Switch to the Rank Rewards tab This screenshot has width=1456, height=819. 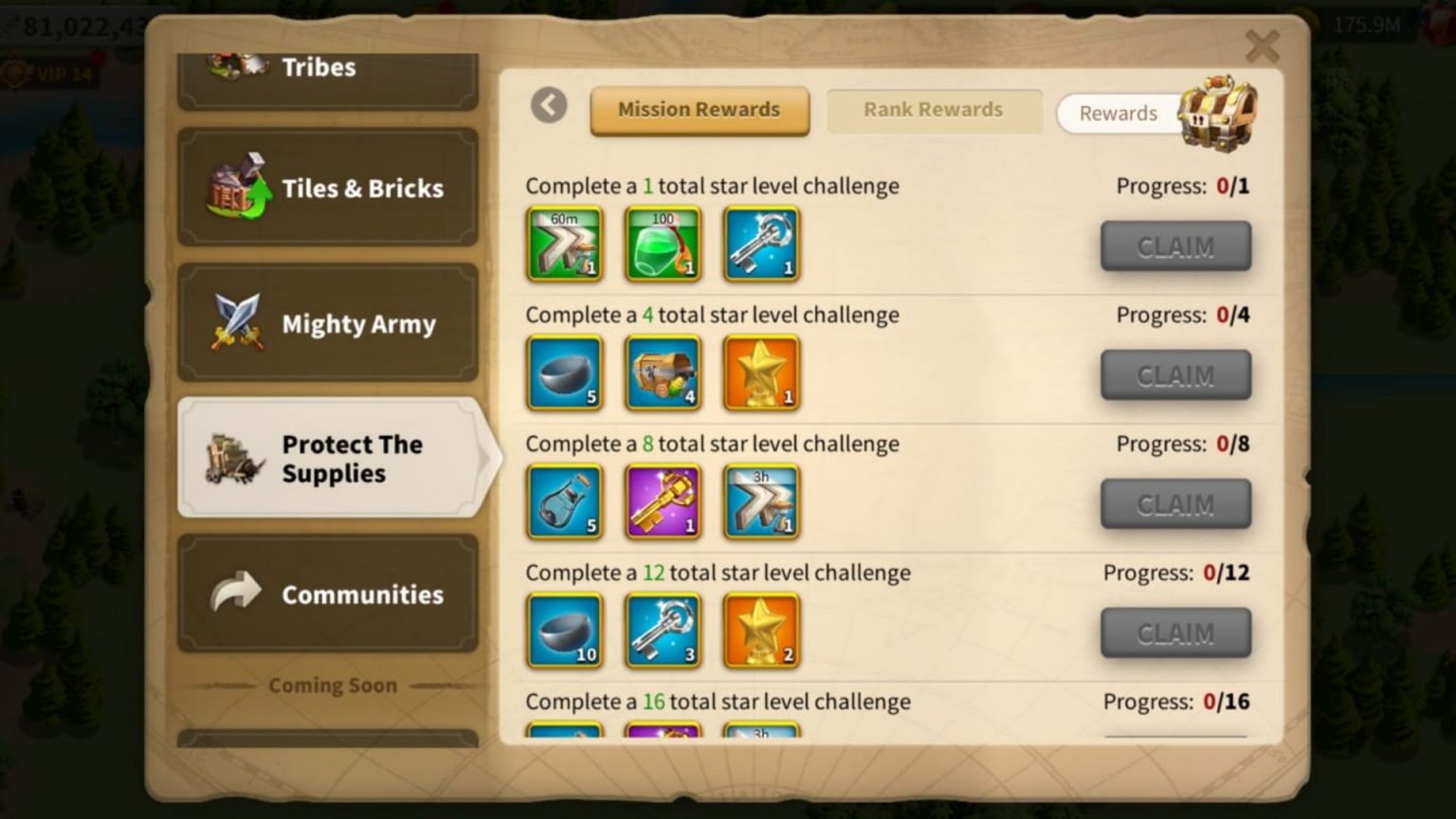tap(933, 109)
